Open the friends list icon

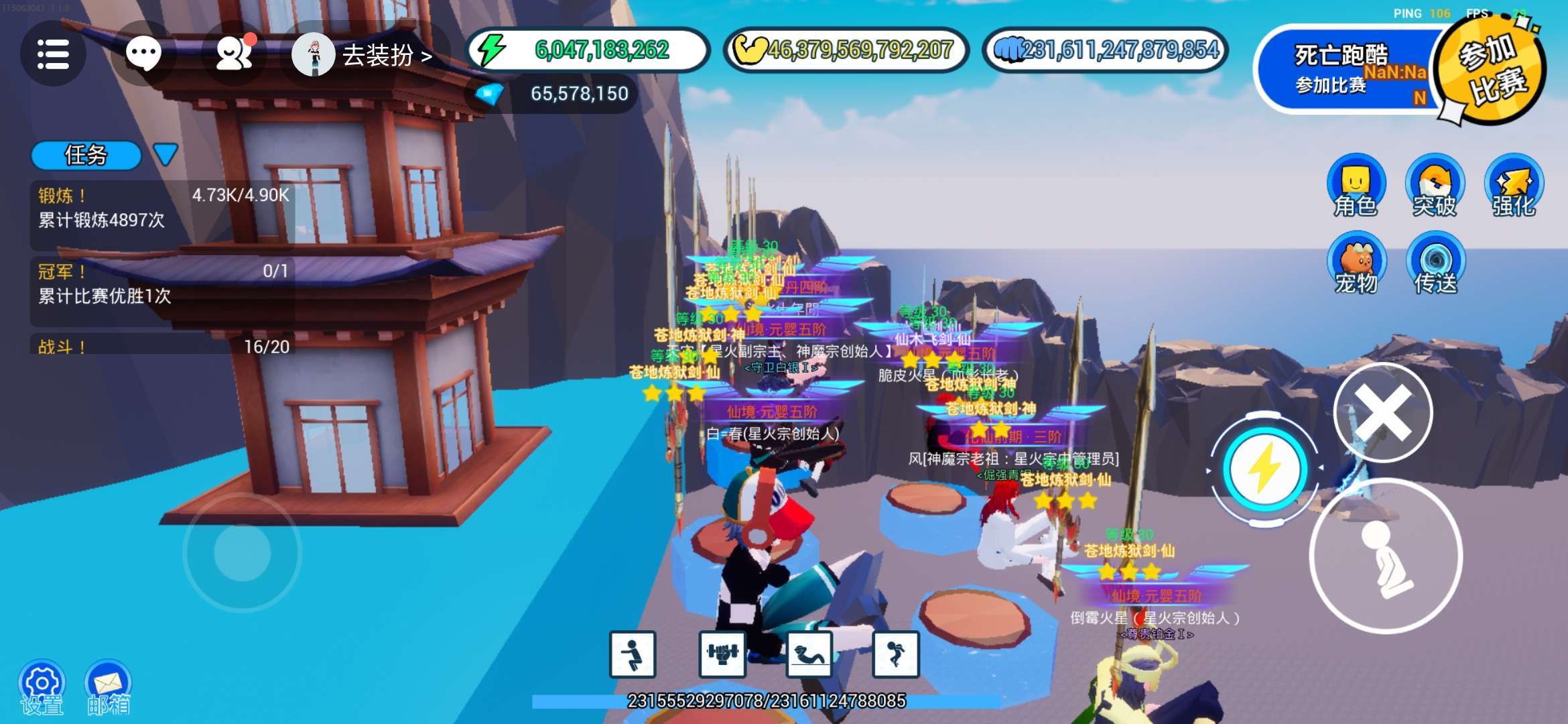(x=234, y=54)
